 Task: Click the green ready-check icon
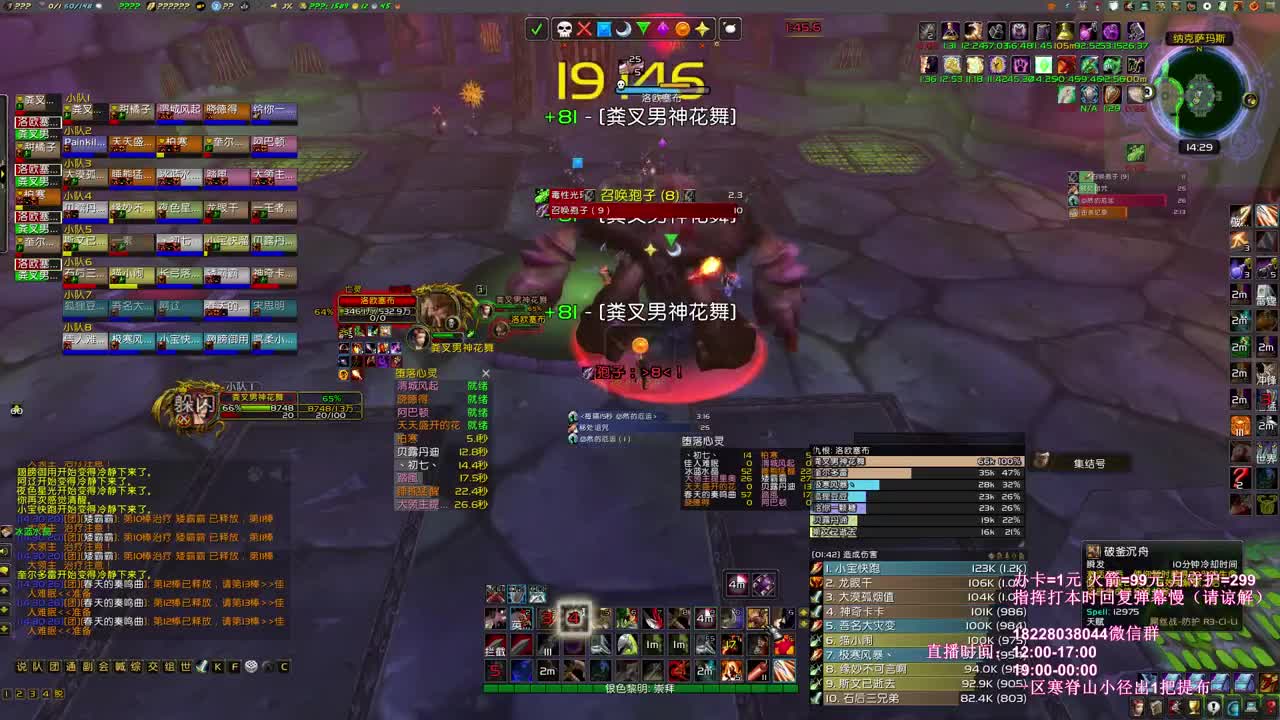pos(537,29)
